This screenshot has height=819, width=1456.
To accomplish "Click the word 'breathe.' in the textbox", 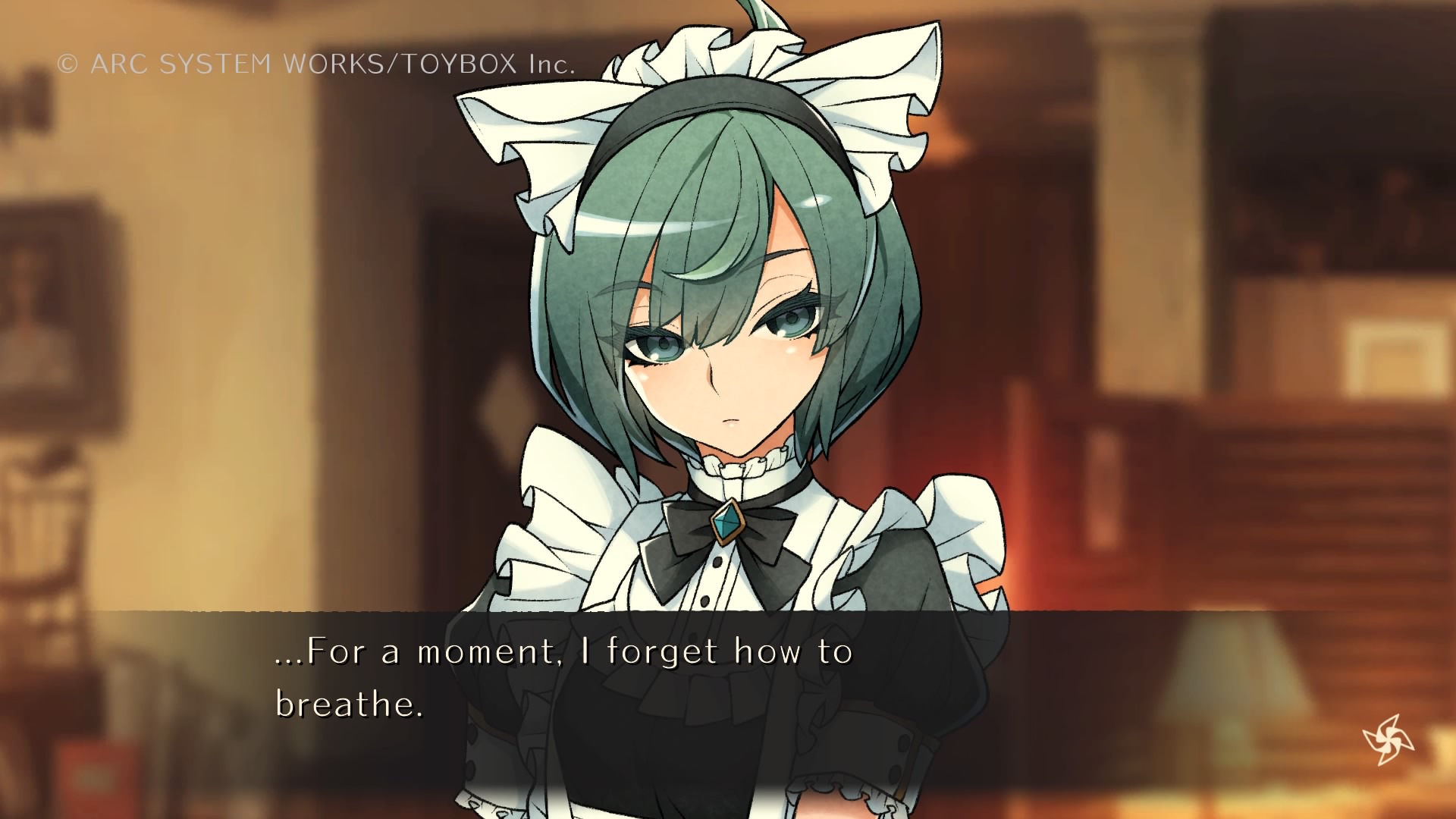I will tap(349, 705).
